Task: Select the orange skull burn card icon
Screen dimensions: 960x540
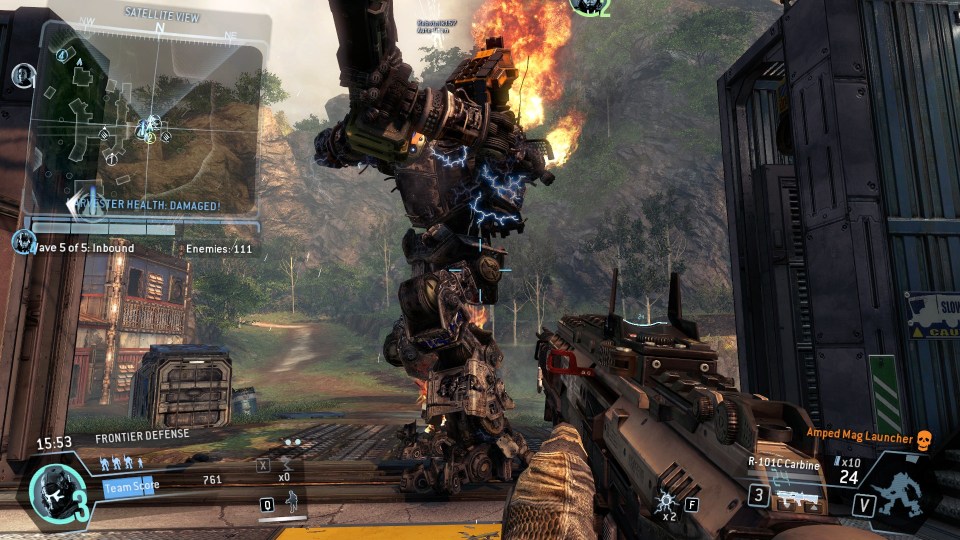Action: pyautogui.click(x=923, y=440)
